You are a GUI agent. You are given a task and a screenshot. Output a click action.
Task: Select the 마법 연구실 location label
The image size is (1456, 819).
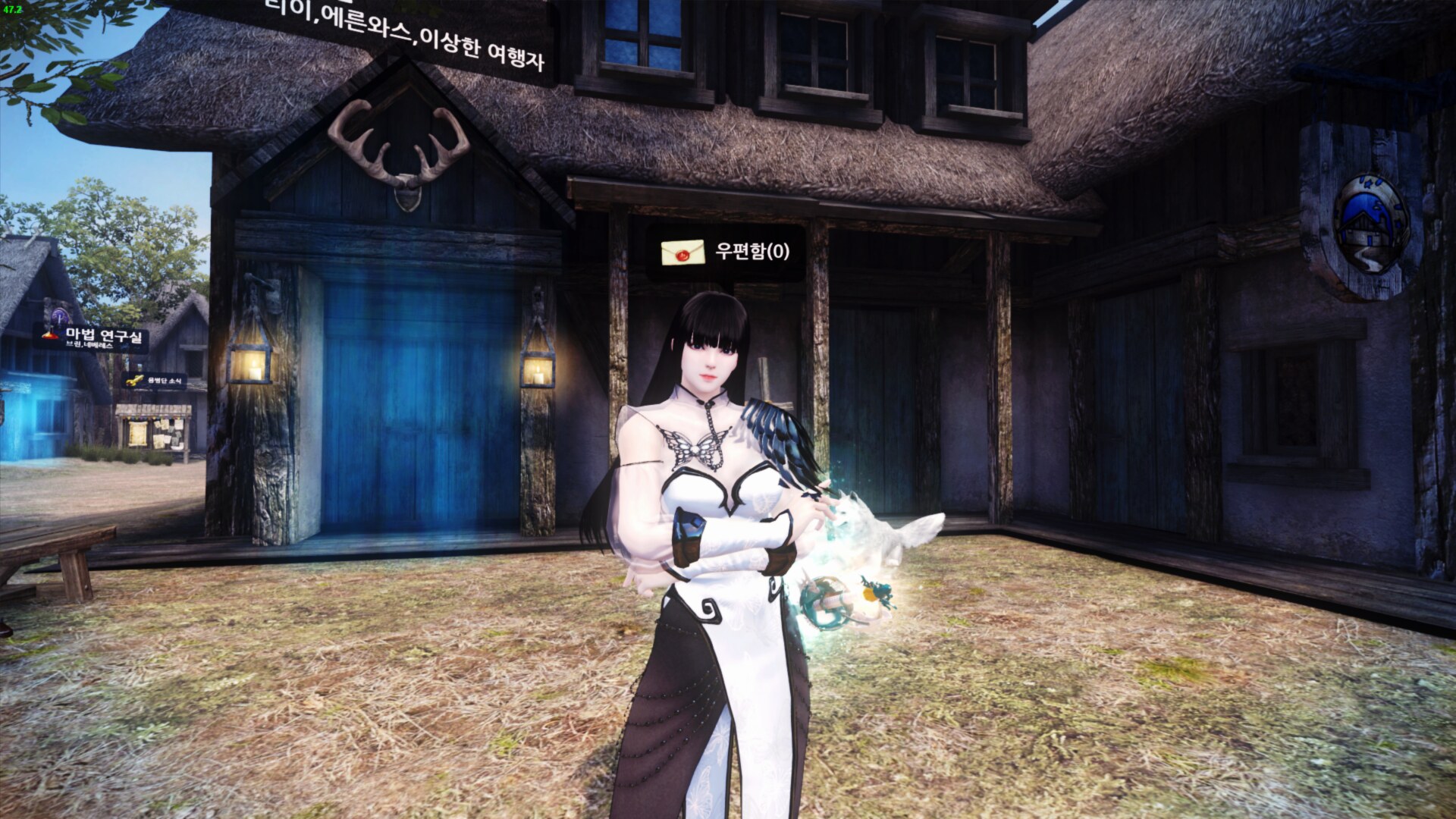95,337
